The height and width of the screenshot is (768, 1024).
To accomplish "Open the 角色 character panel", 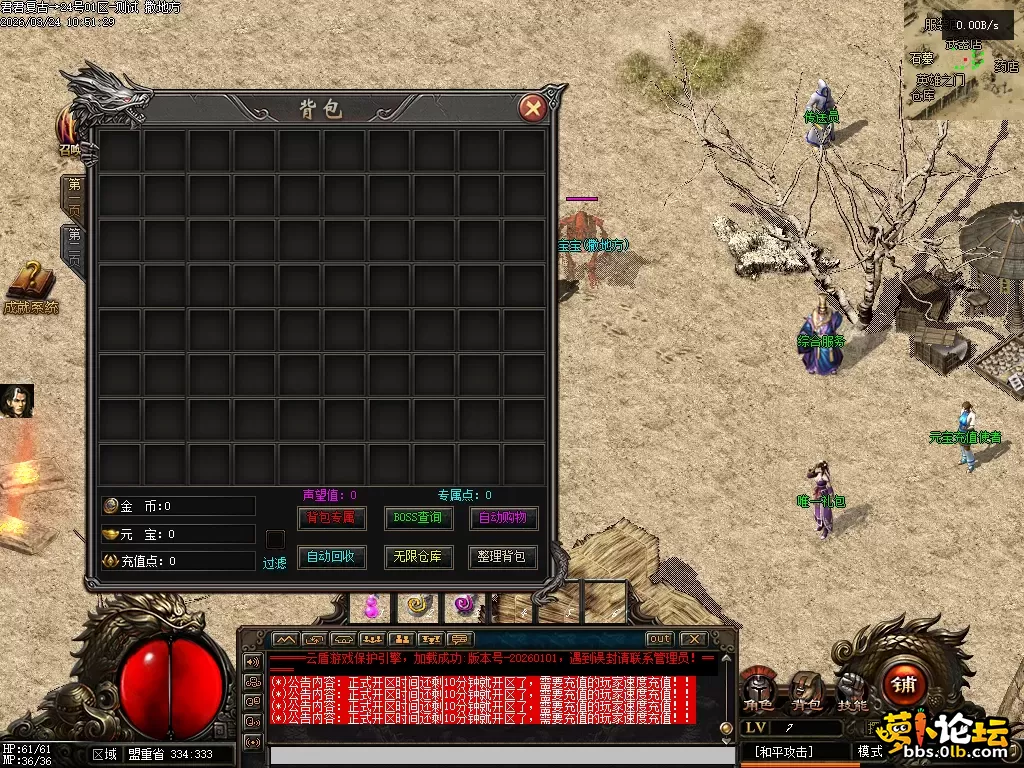I will 758,690.
